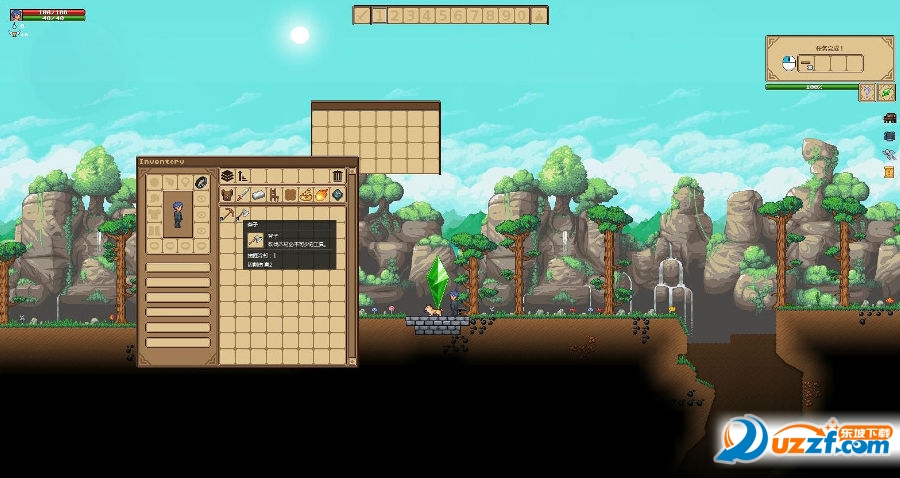Select the blue gem category tab
This screenshot has width=900, height=478.
click(x=337, y=195)
